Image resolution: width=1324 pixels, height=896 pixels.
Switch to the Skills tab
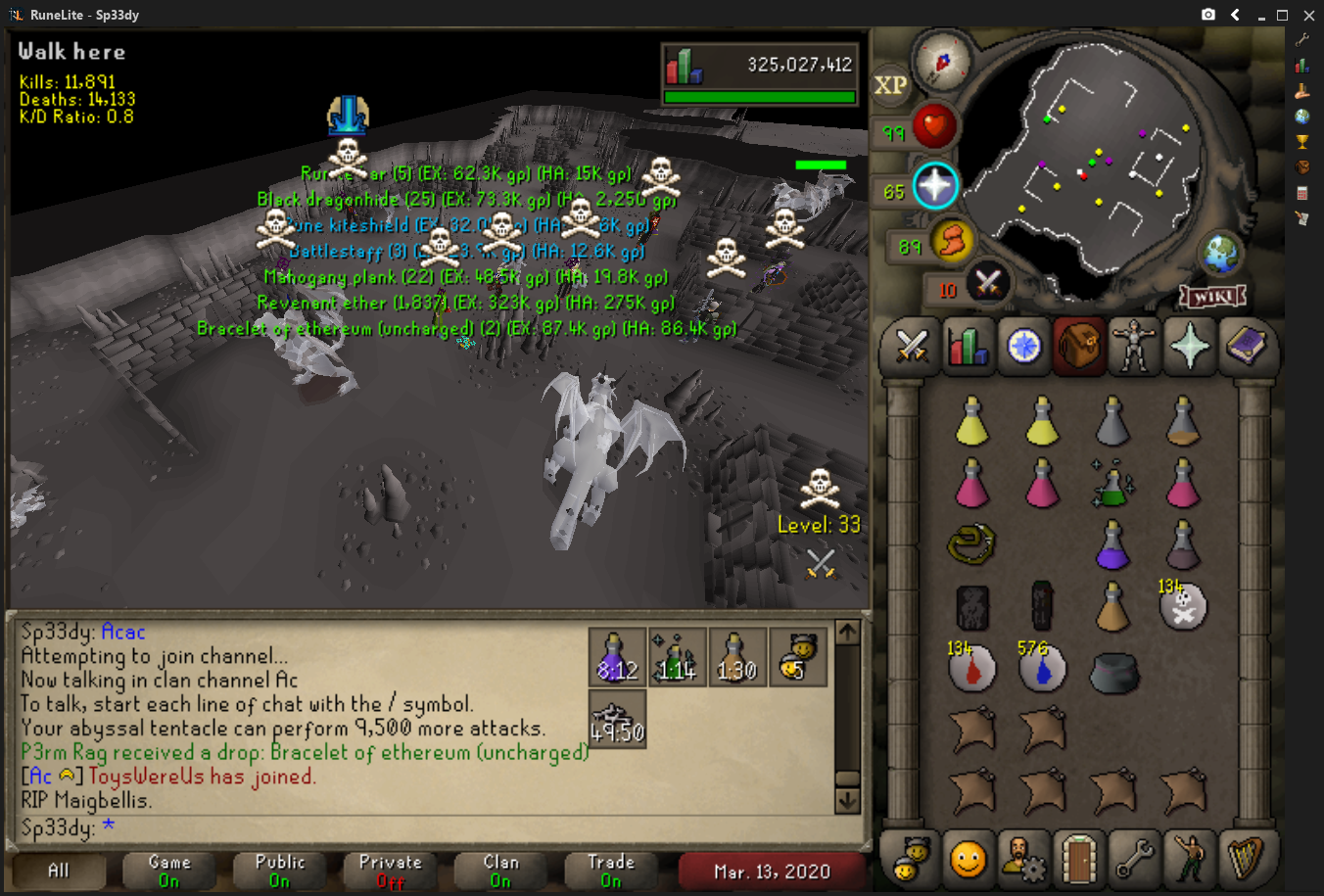(x=968, y=346)
